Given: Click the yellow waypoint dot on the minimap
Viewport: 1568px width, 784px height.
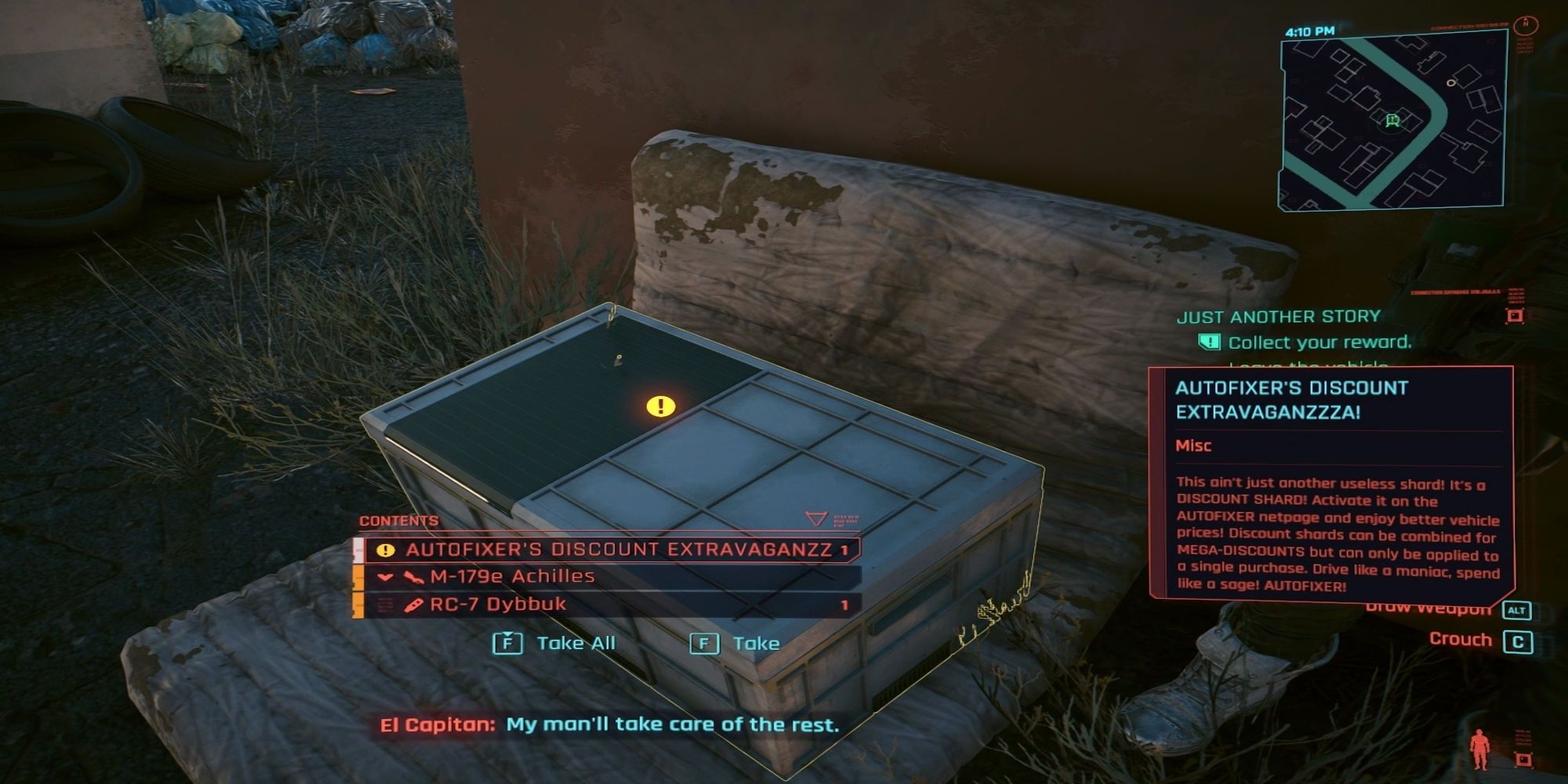Looking at the screenshot, I should [1451, 82].
